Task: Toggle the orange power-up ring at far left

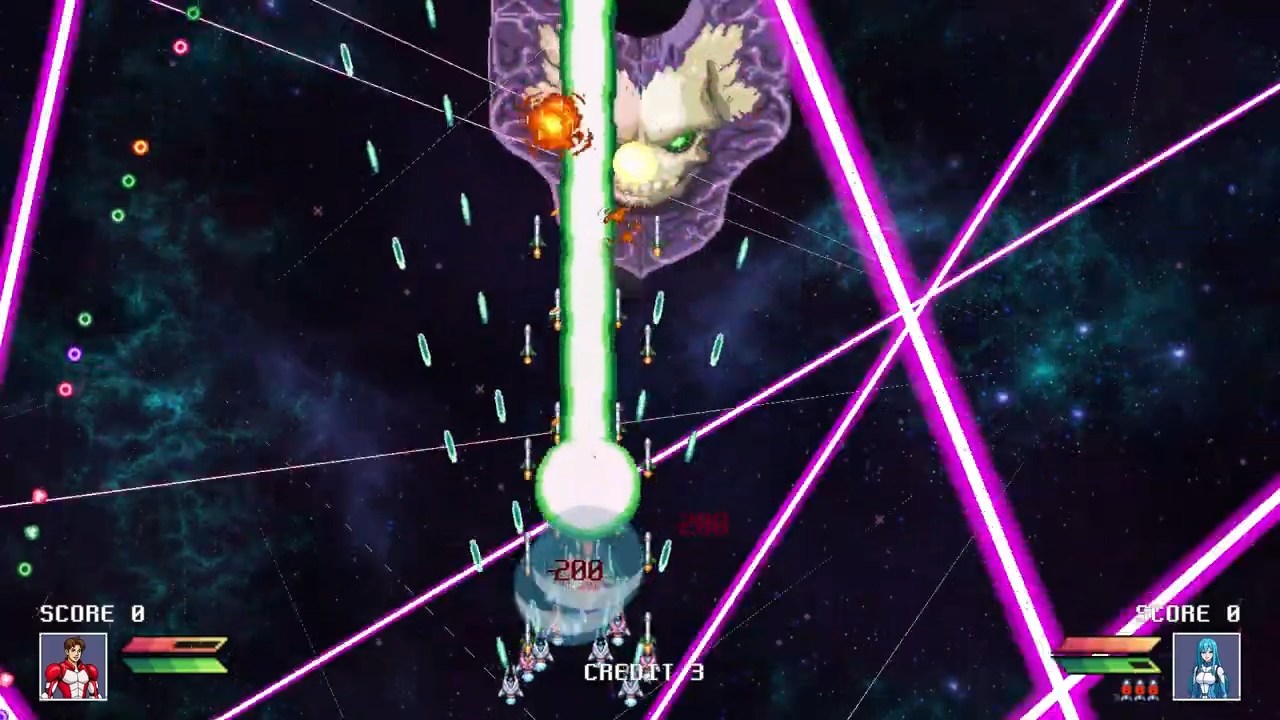Action: click(139, 147)
